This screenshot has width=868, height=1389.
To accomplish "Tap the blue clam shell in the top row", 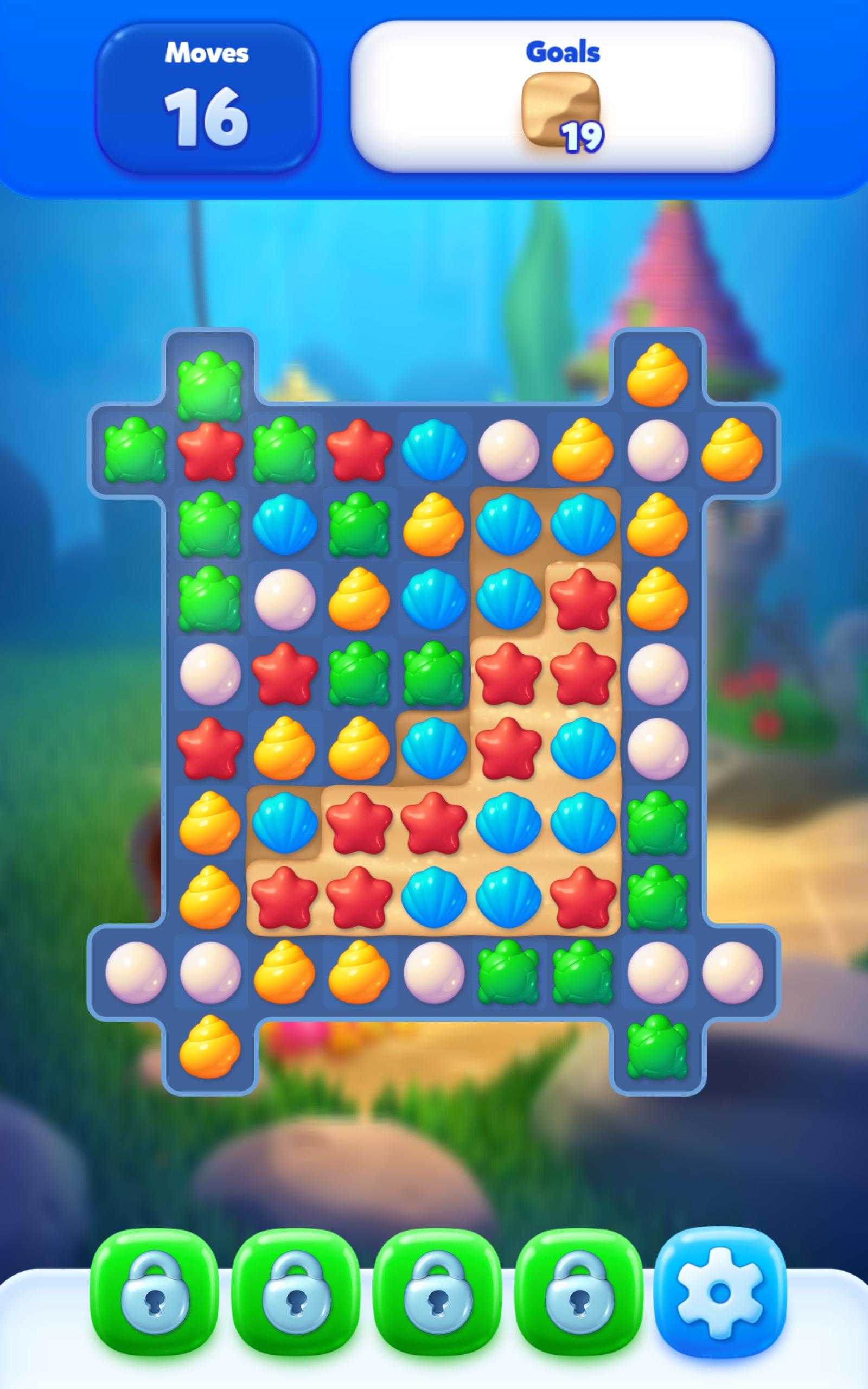I will pyautogui.click(x=433, y=454).
